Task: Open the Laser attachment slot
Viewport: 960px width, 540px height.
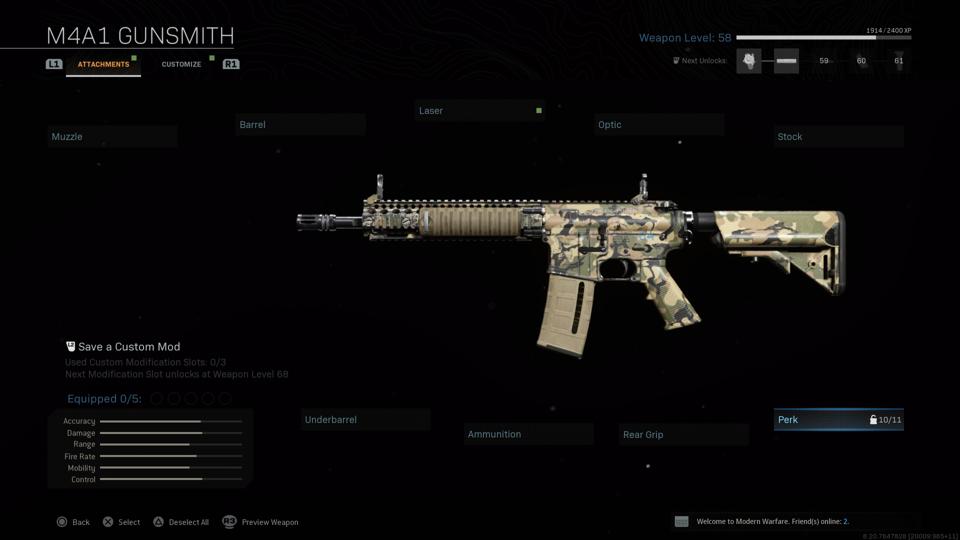Action: point(479,111)
